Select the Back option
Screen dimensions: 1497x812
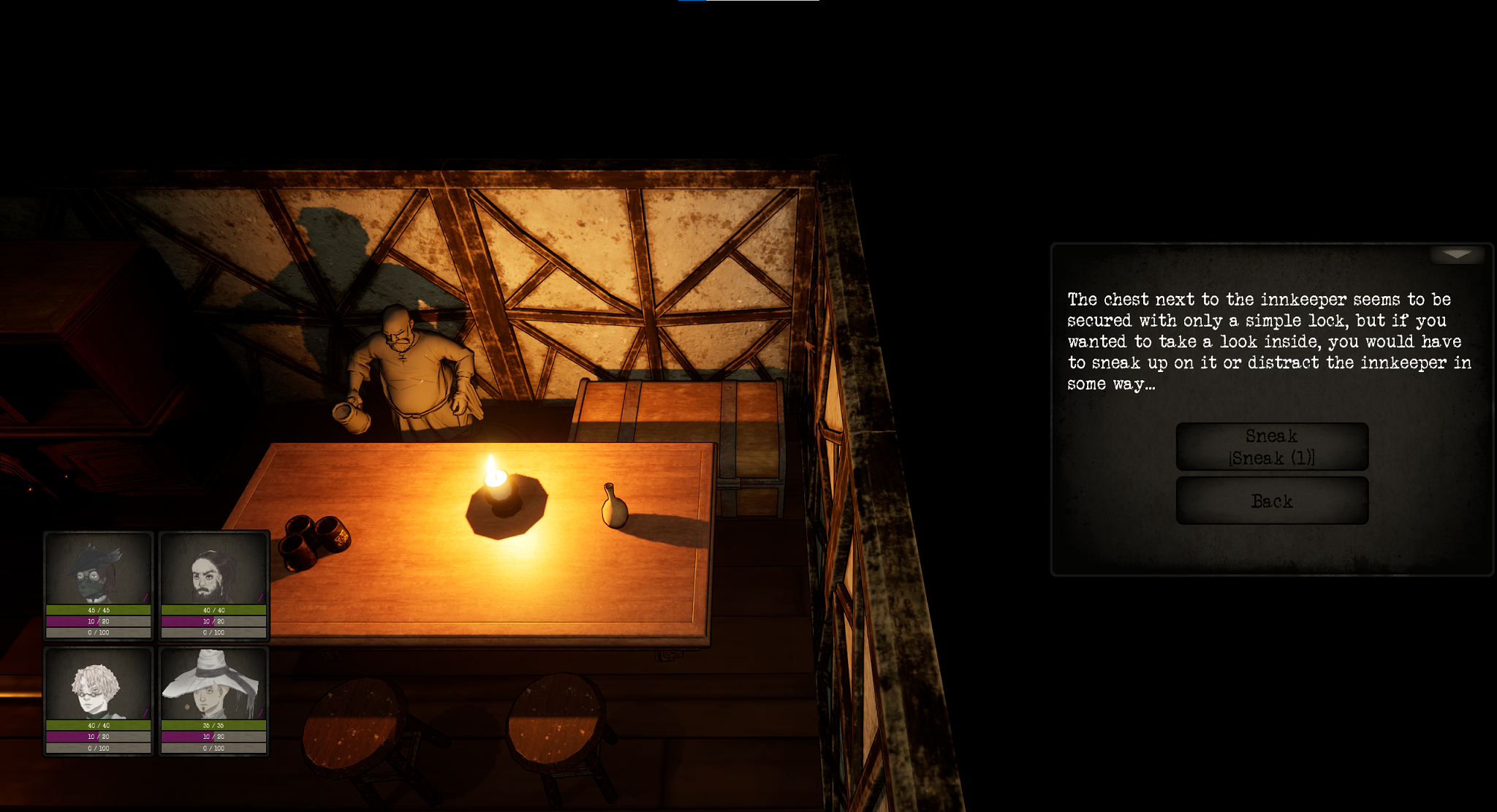coord(1271,501)
